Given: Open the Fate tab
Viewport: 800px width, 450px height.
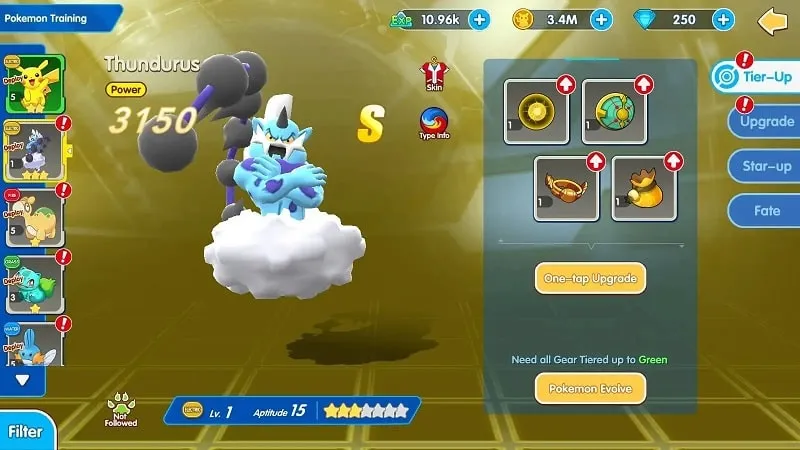Looking at the screenshot, I should (x=766, y=211).
